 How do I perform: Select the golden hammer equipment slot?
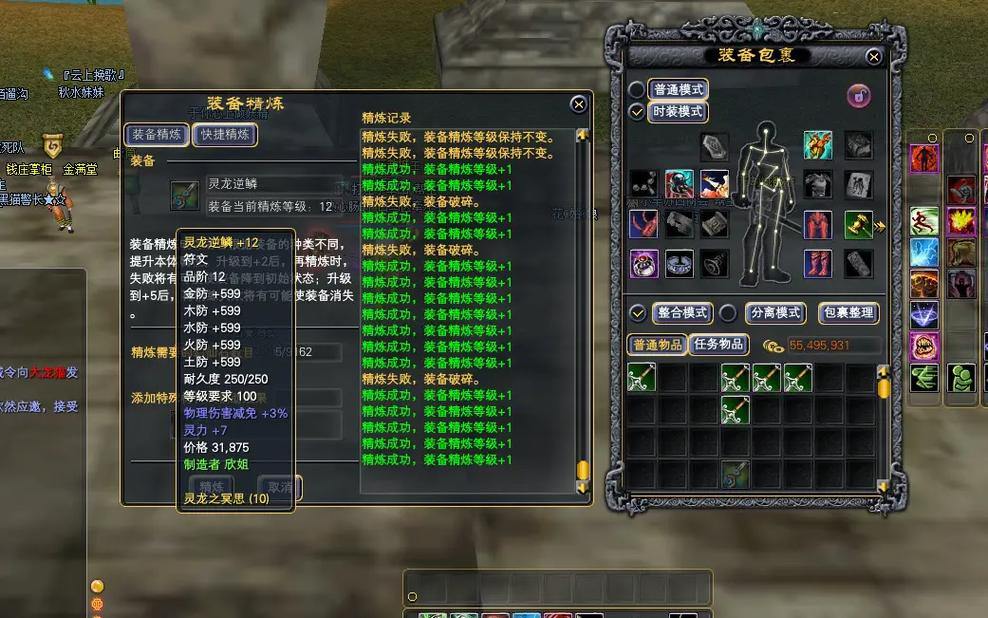[858, 224]
